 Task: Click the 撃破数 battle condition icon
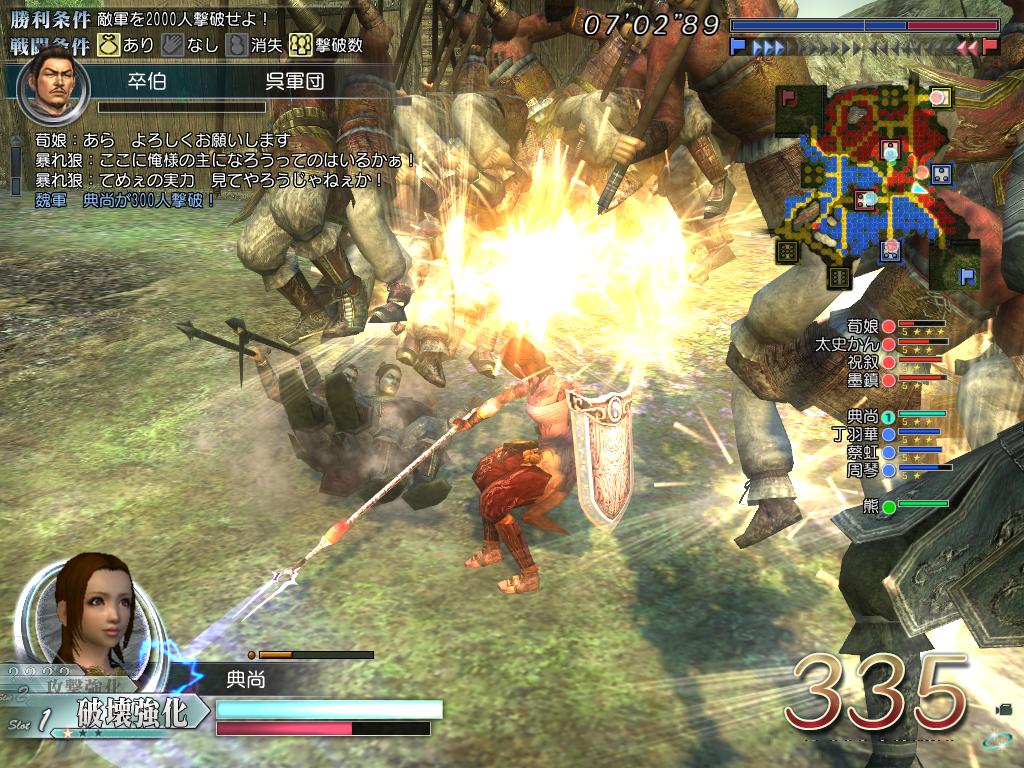(x=301, y=45)
